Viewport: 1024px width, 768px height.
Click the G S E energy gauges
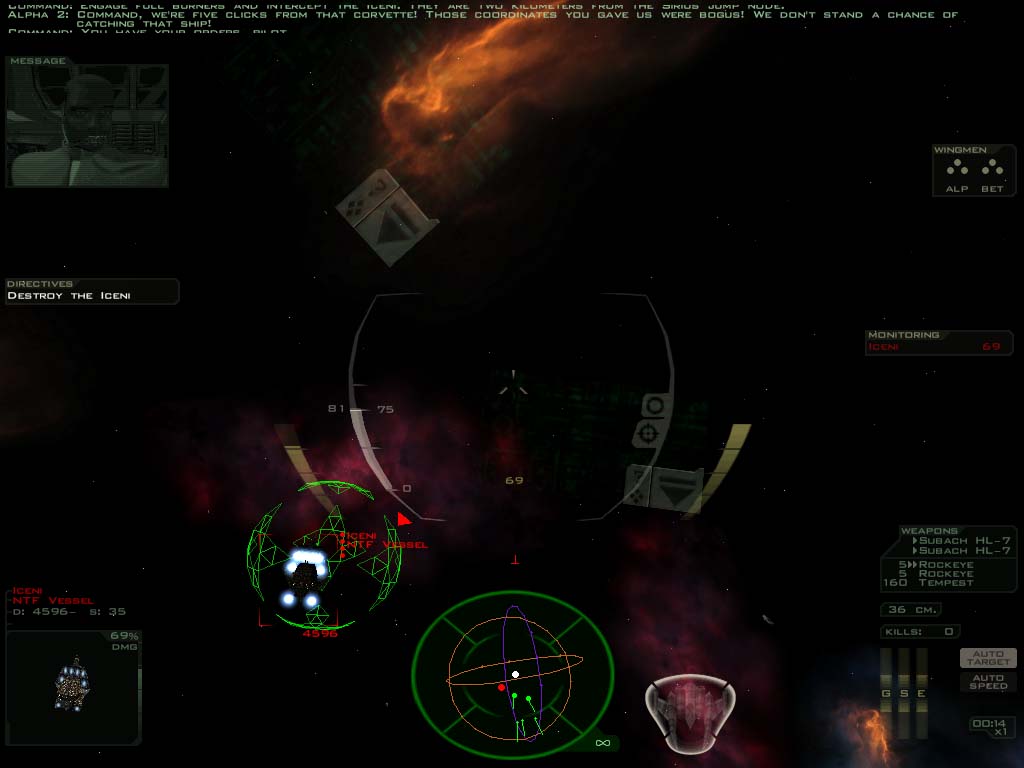(x=904, y=680)
